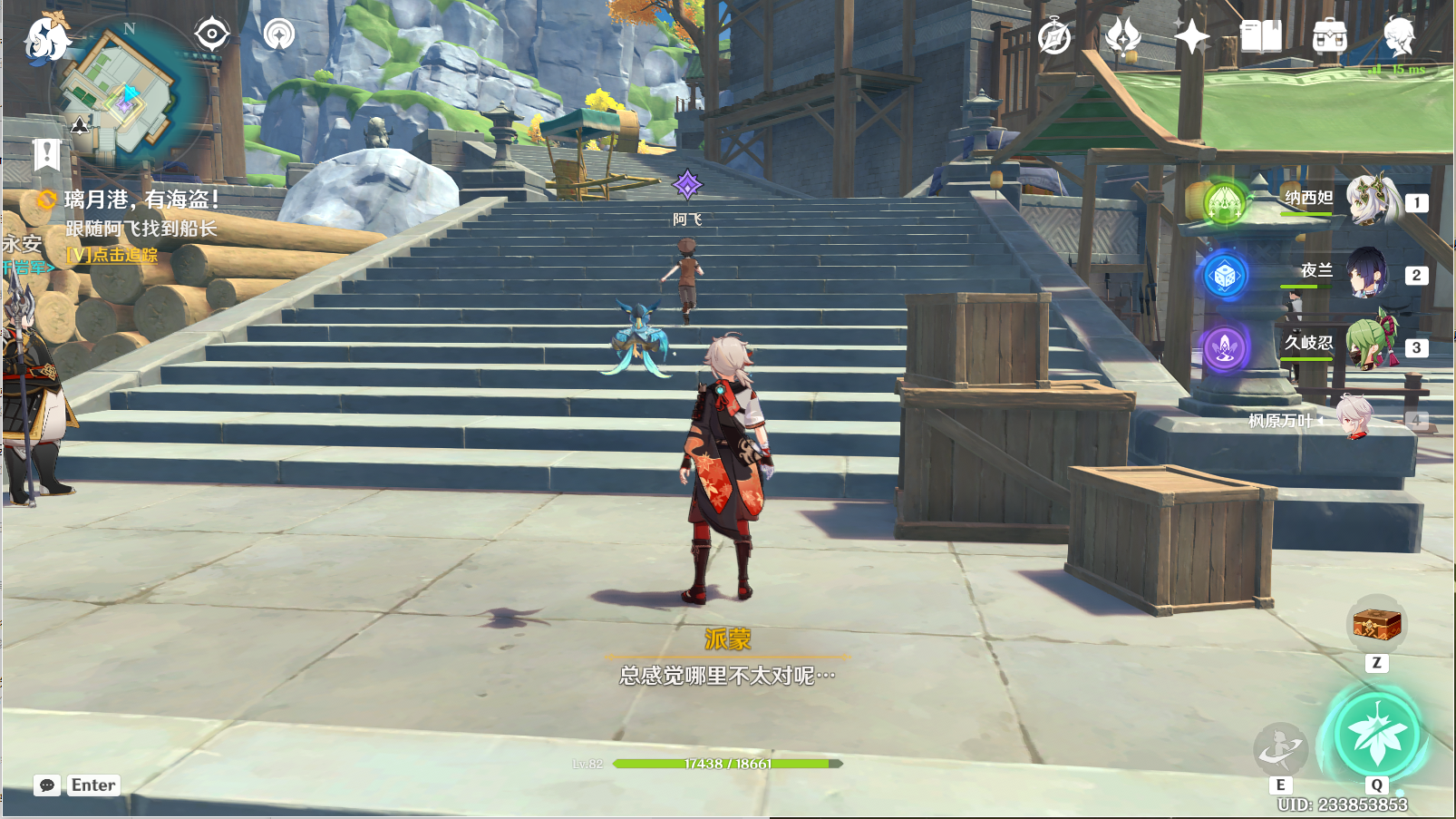Open the wish four-pointed star icon
This screenshot has width=1456, height=819.
coord(1191,37)
